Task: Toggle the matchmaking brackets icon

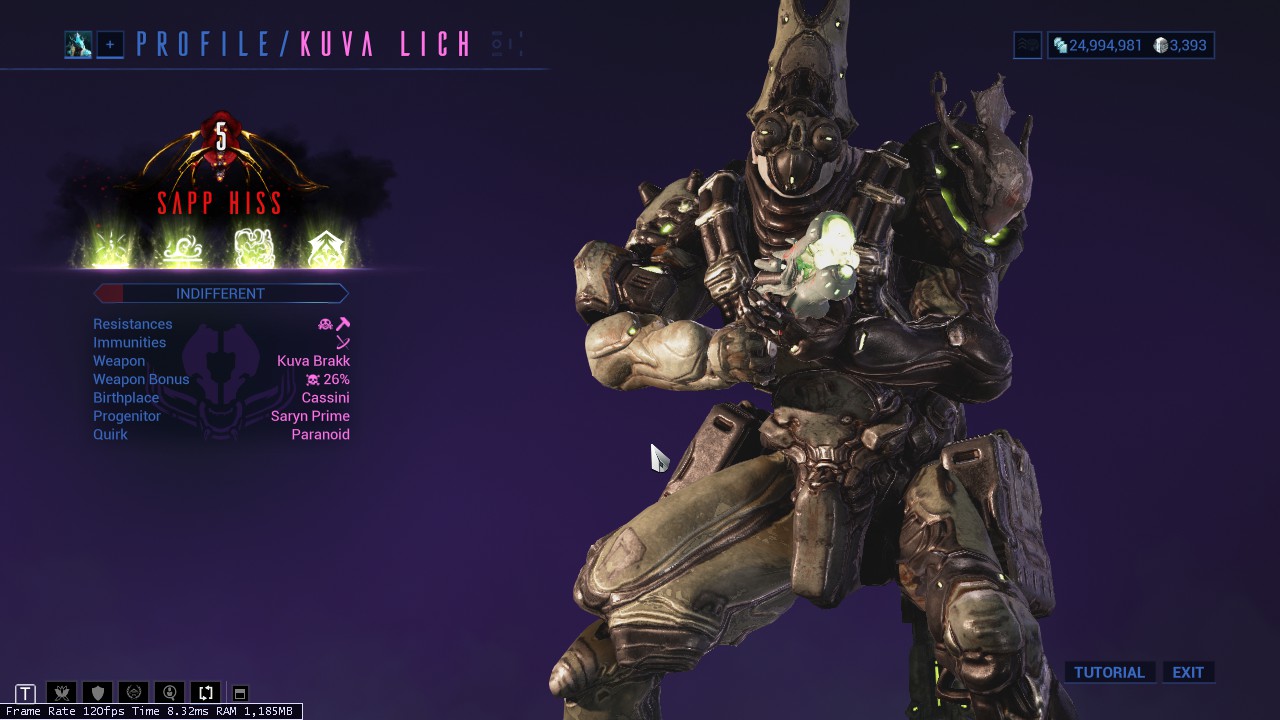Action: pyautogui.click(x=205, y=692)
